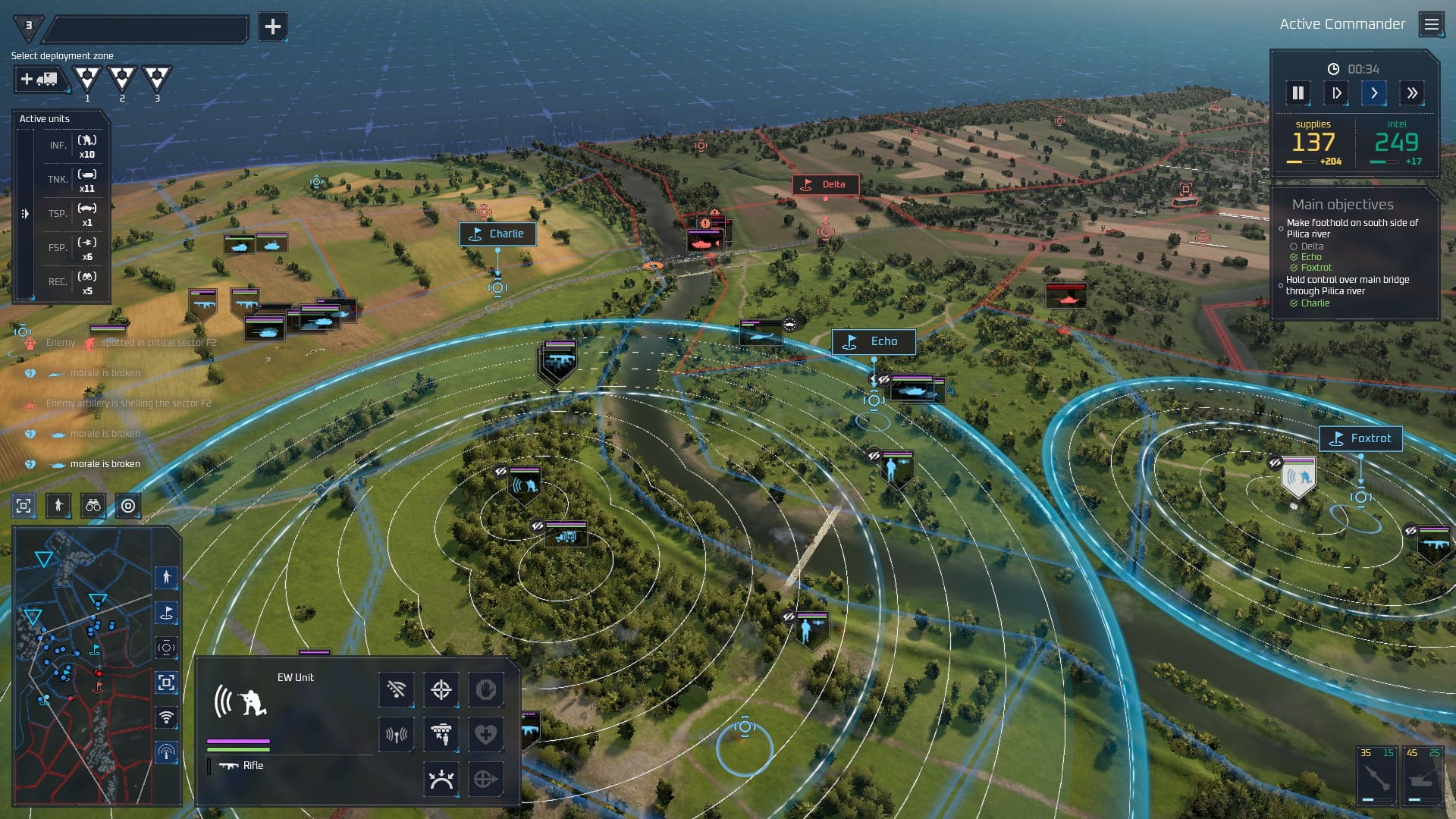Select the Charlie objective flag marker
1456x819 pixels.
(497, 234)
